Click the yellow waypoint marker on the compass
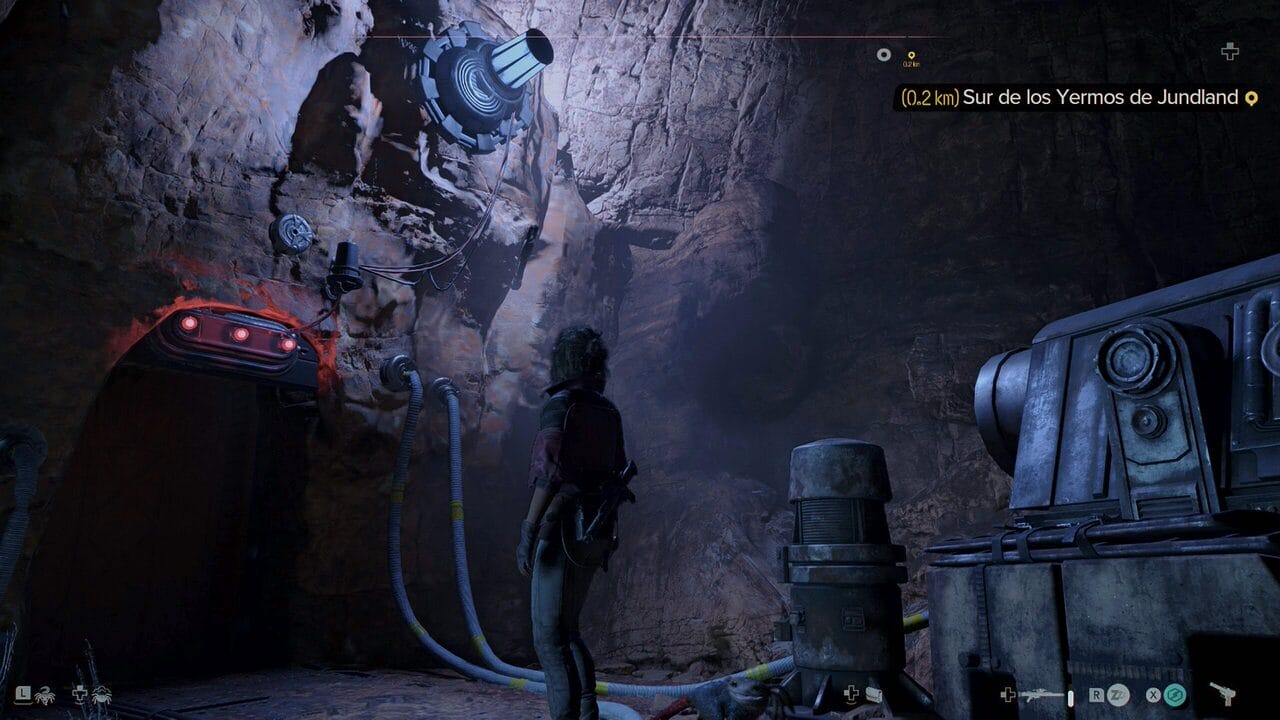Screen dimensions: 1280x720 910,56
